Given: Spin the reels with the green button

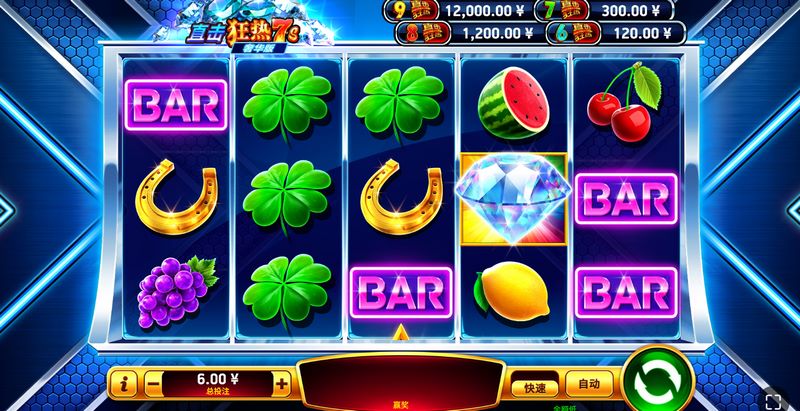Looking at the screenshot, I should tap(659, 382).
